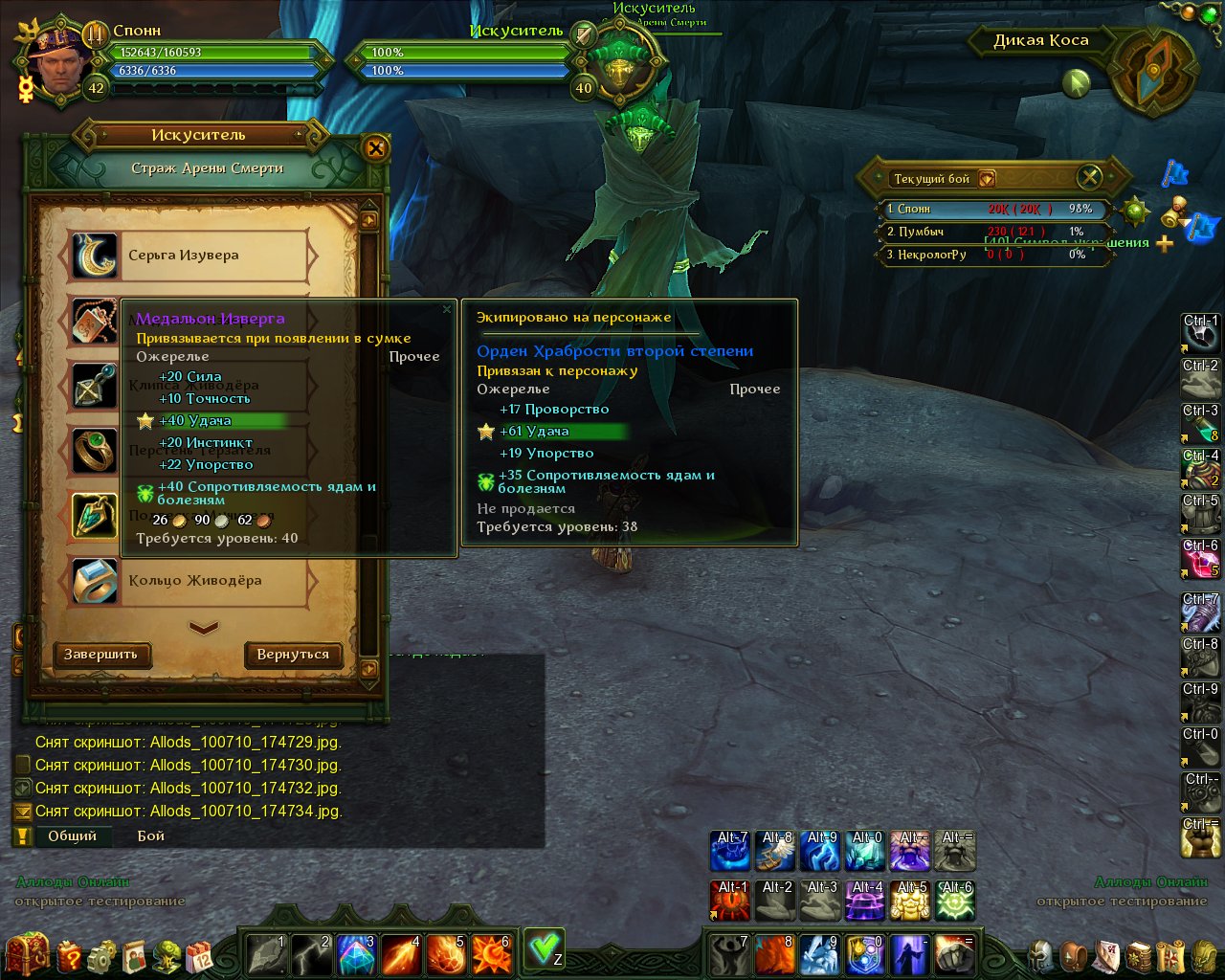Select the Серьга Изувера vendor item
Image resolution: width=1225 pixels, height=980 pixels.
[184, 256]
